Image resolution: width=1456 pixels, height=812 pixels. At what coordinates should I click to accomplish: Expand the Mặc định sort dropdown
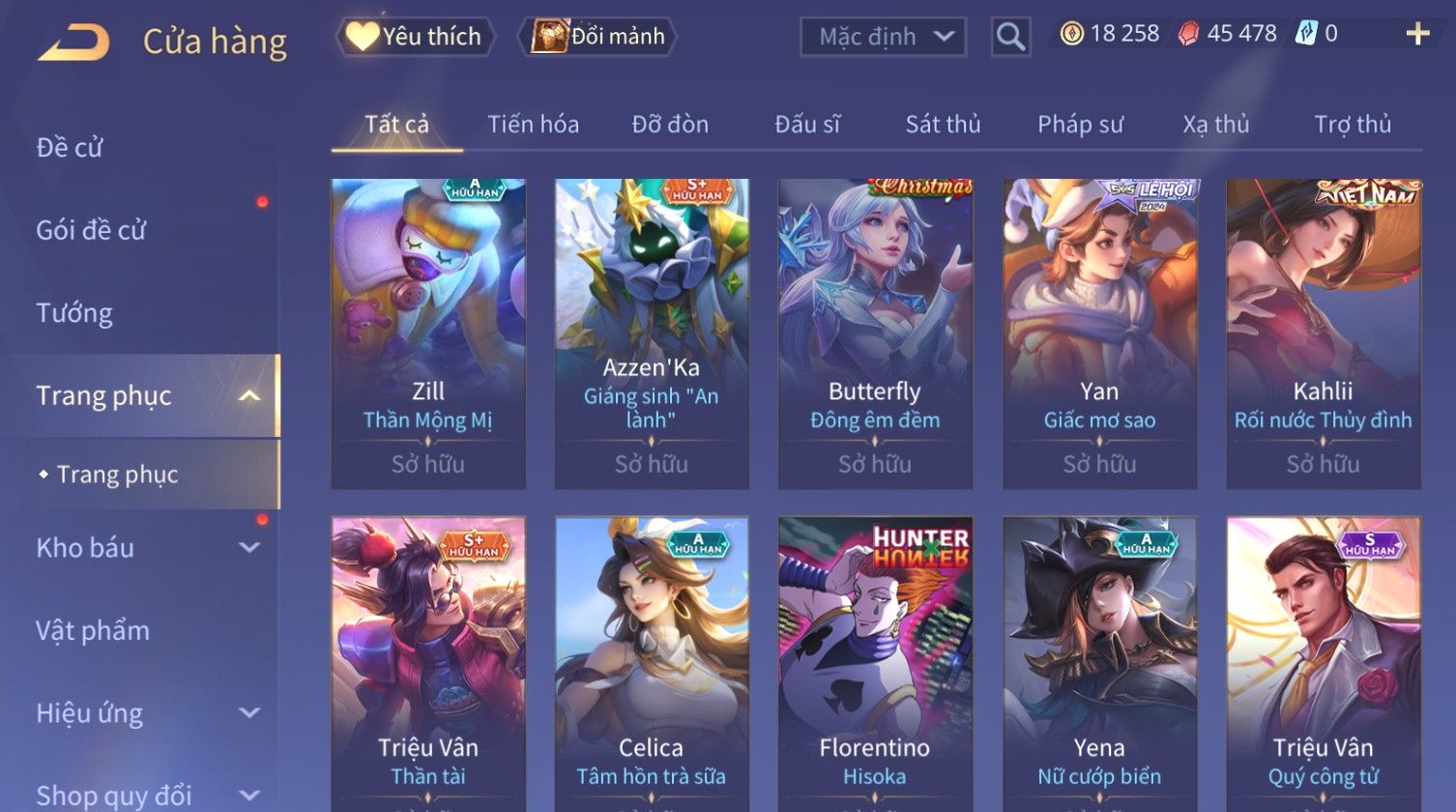883,37
